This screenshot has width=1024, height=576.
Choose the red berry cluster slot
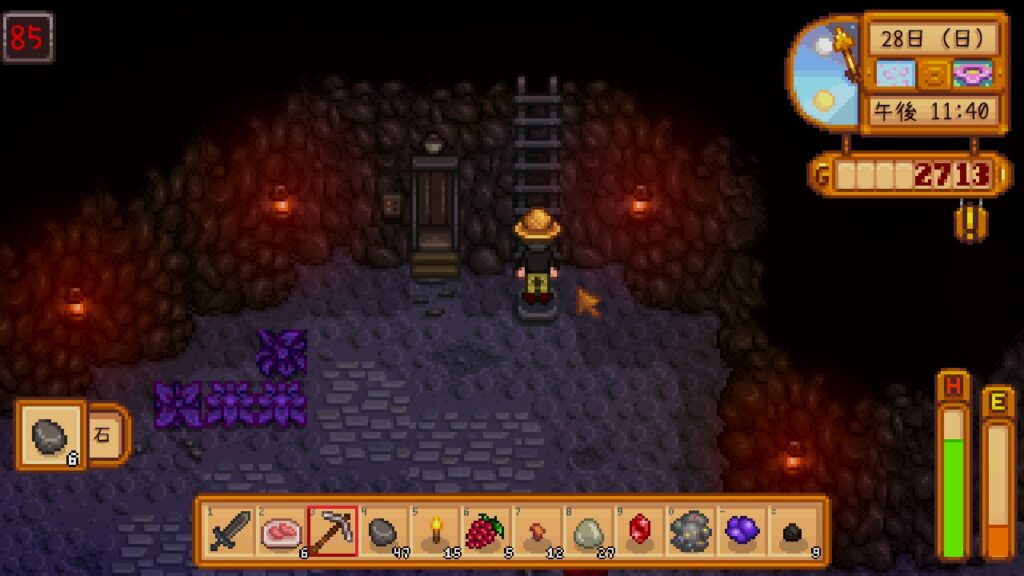[486, 531]
